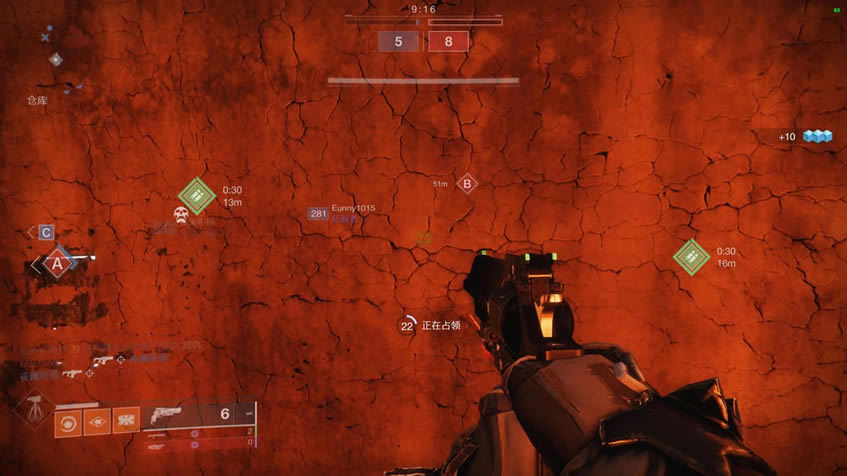Screen dimensions: 847x476
Task: Click the zone A capture marker
Action: [57, 265]
